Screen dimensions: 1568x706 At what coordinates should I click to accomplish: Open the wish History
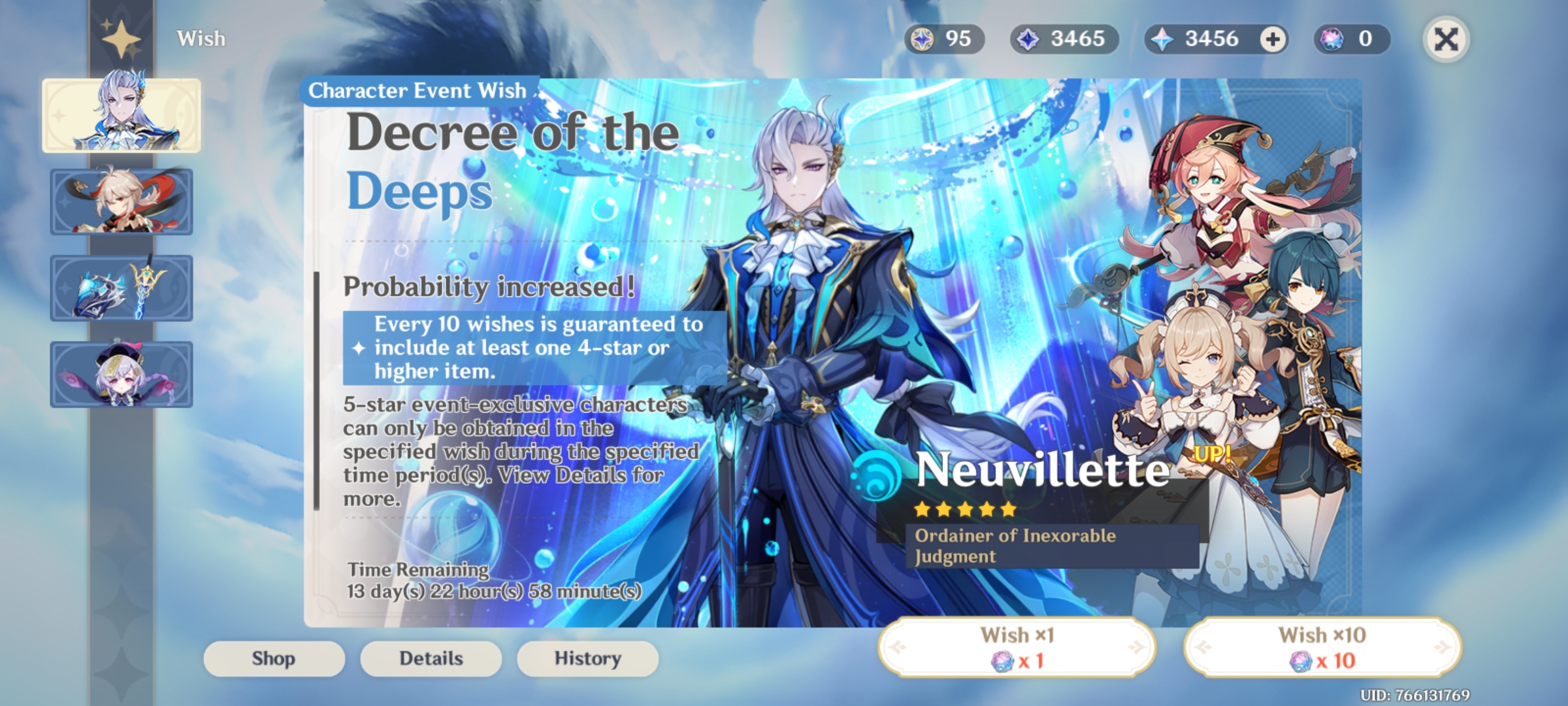tap(587, 658)
